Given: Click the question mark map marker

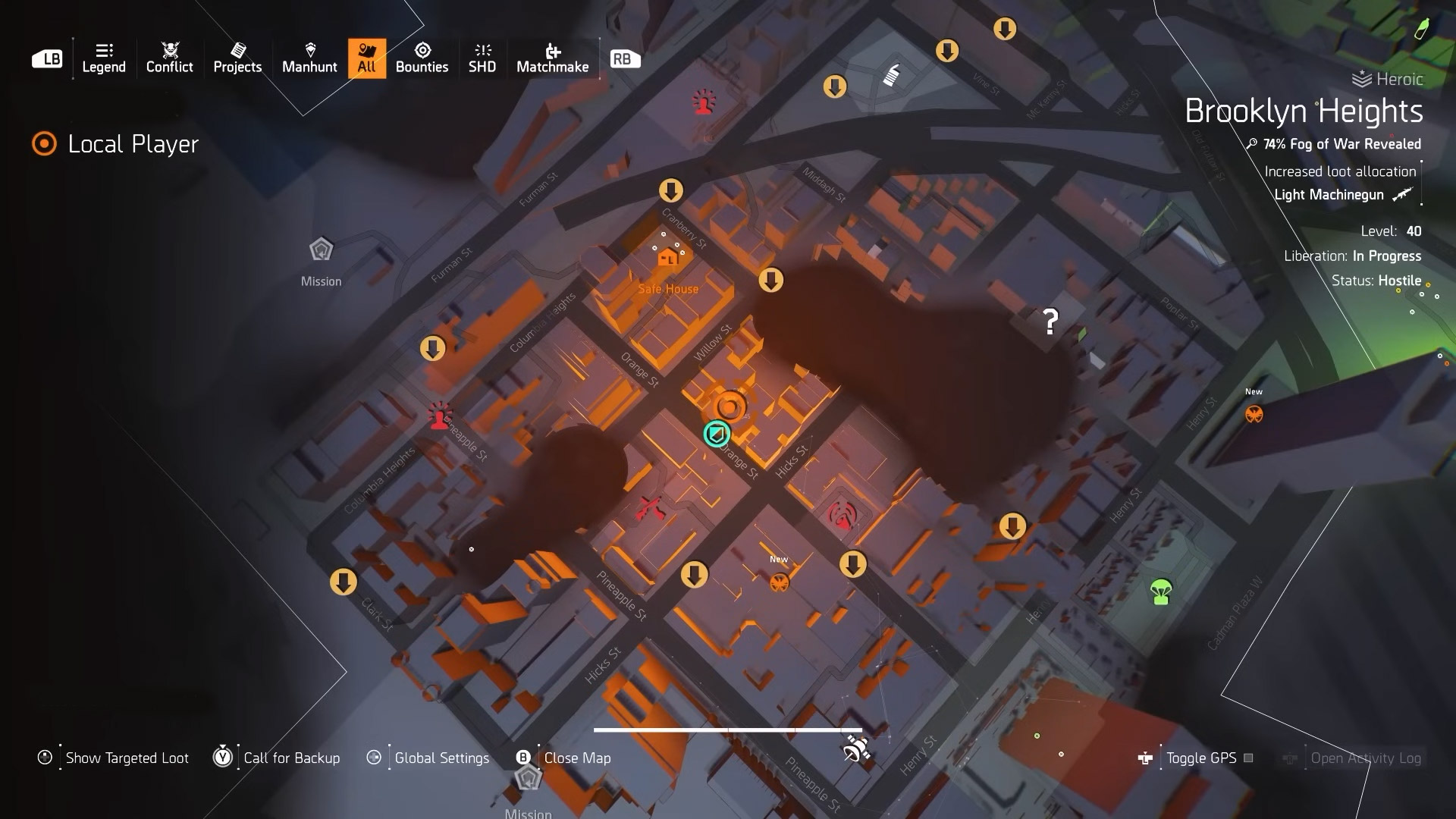Looking at the screenshot, I should [x=1050, y=322].
